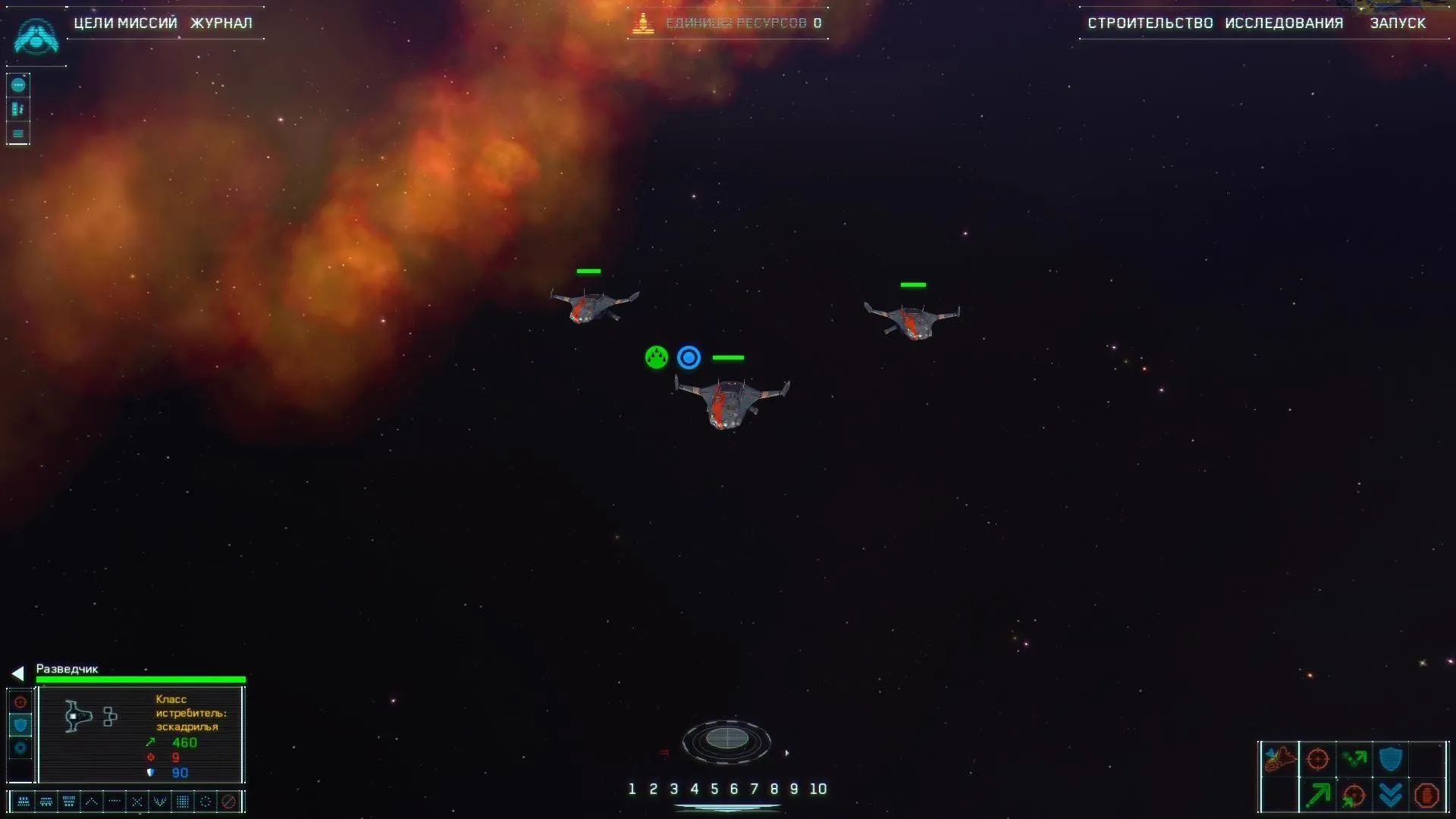Activate the blue shield guard command
Image resolution: width=1456 pixels, height=819 pixels.
coord(1390,758)
